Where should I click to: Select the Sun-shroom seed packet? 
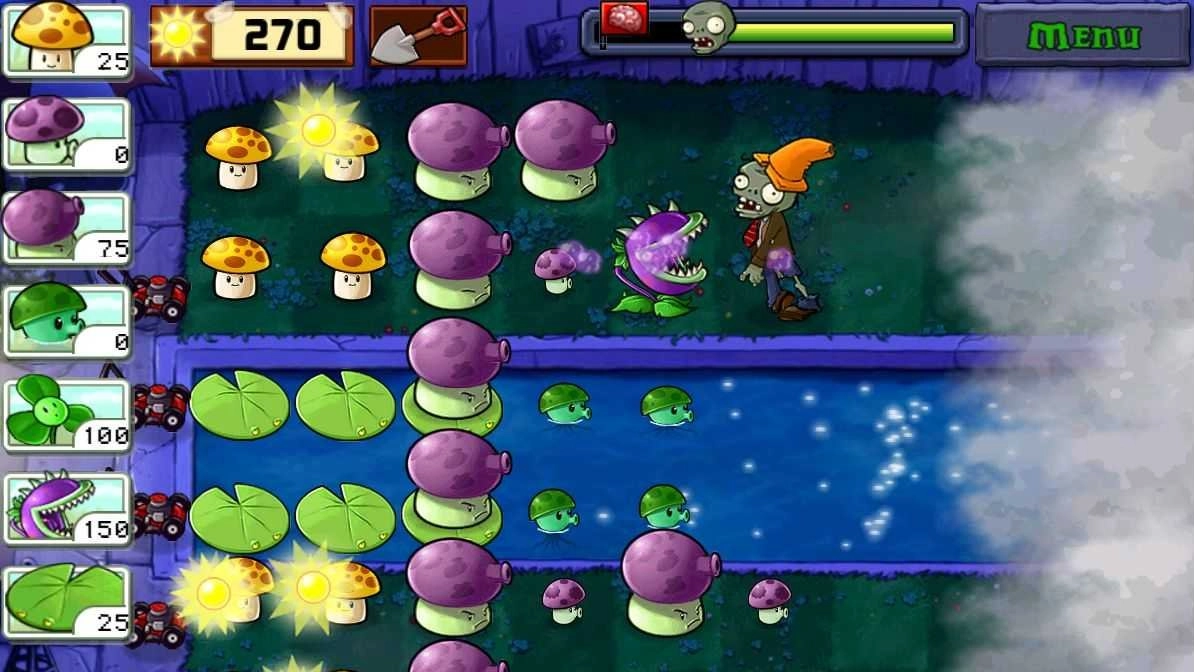click(68, 39)
